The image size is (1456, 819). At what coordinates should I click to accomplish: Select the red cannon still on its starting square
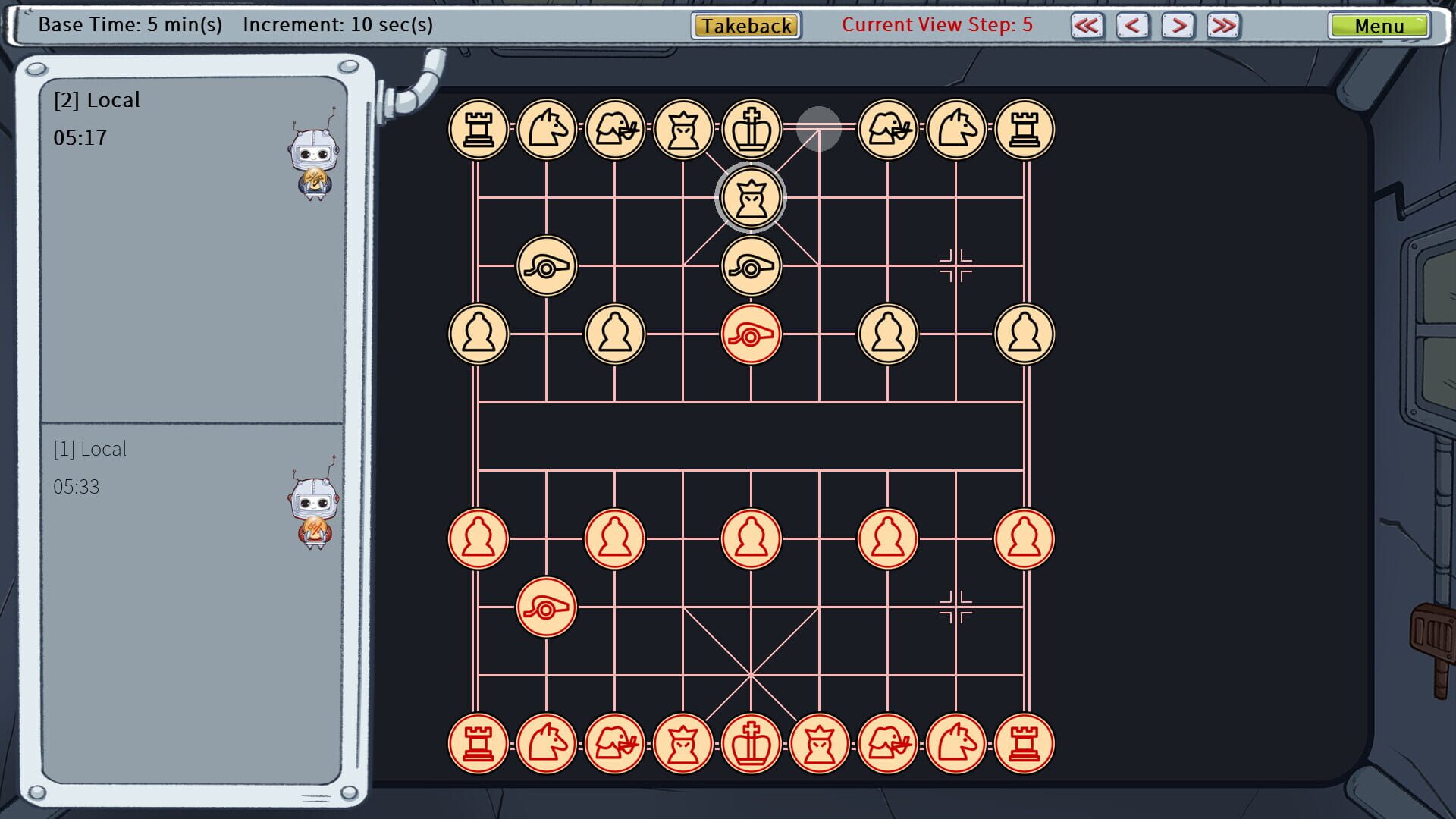coord(547,608)
